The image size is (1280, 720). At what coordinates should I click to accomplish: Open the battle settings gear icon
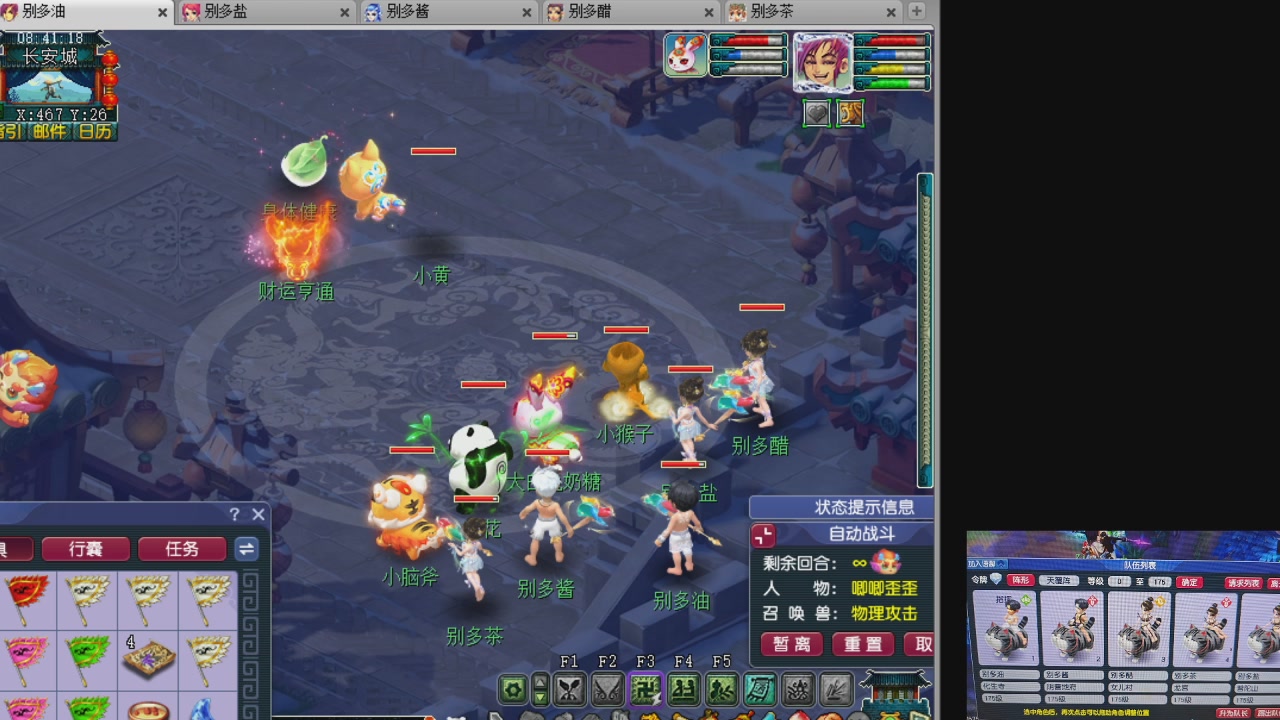[x=514, y=689]
